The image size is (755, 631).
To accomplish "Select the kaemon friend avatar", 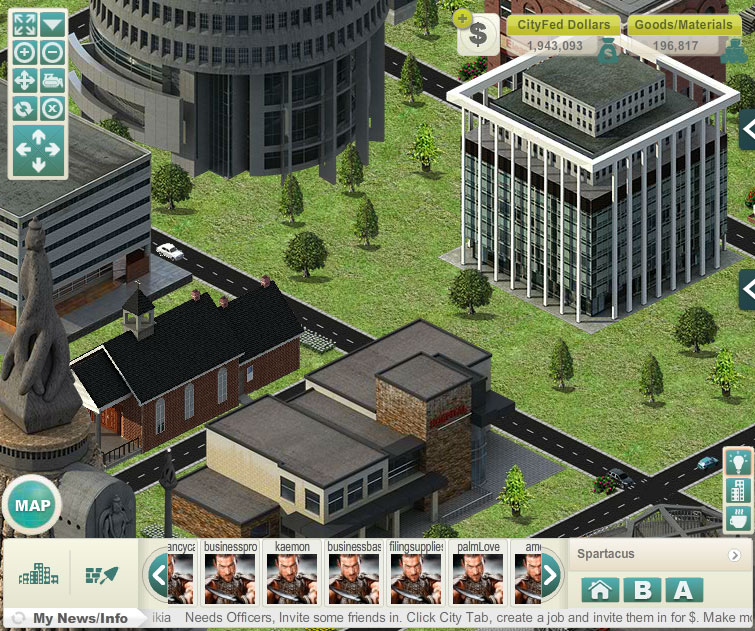I will [x=293, y=577].
